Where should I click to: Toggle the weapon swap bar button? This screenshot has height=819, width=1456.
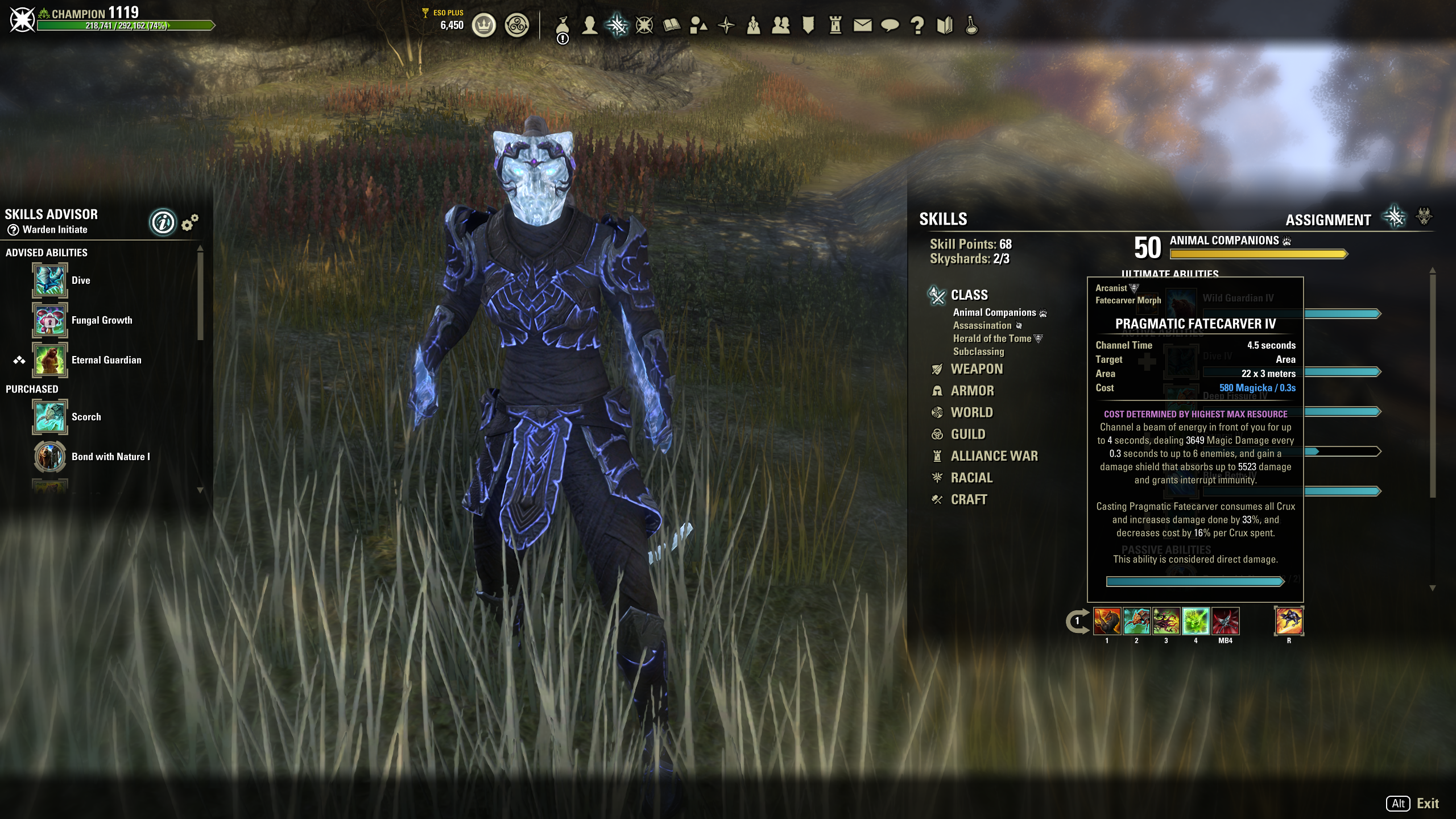click(x=1077, y=622)
